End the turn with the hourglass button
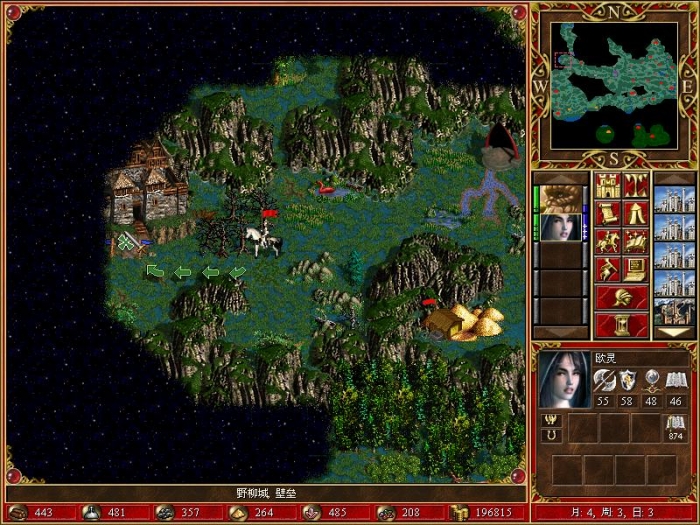Screen dimensions: 700x525 622,325
